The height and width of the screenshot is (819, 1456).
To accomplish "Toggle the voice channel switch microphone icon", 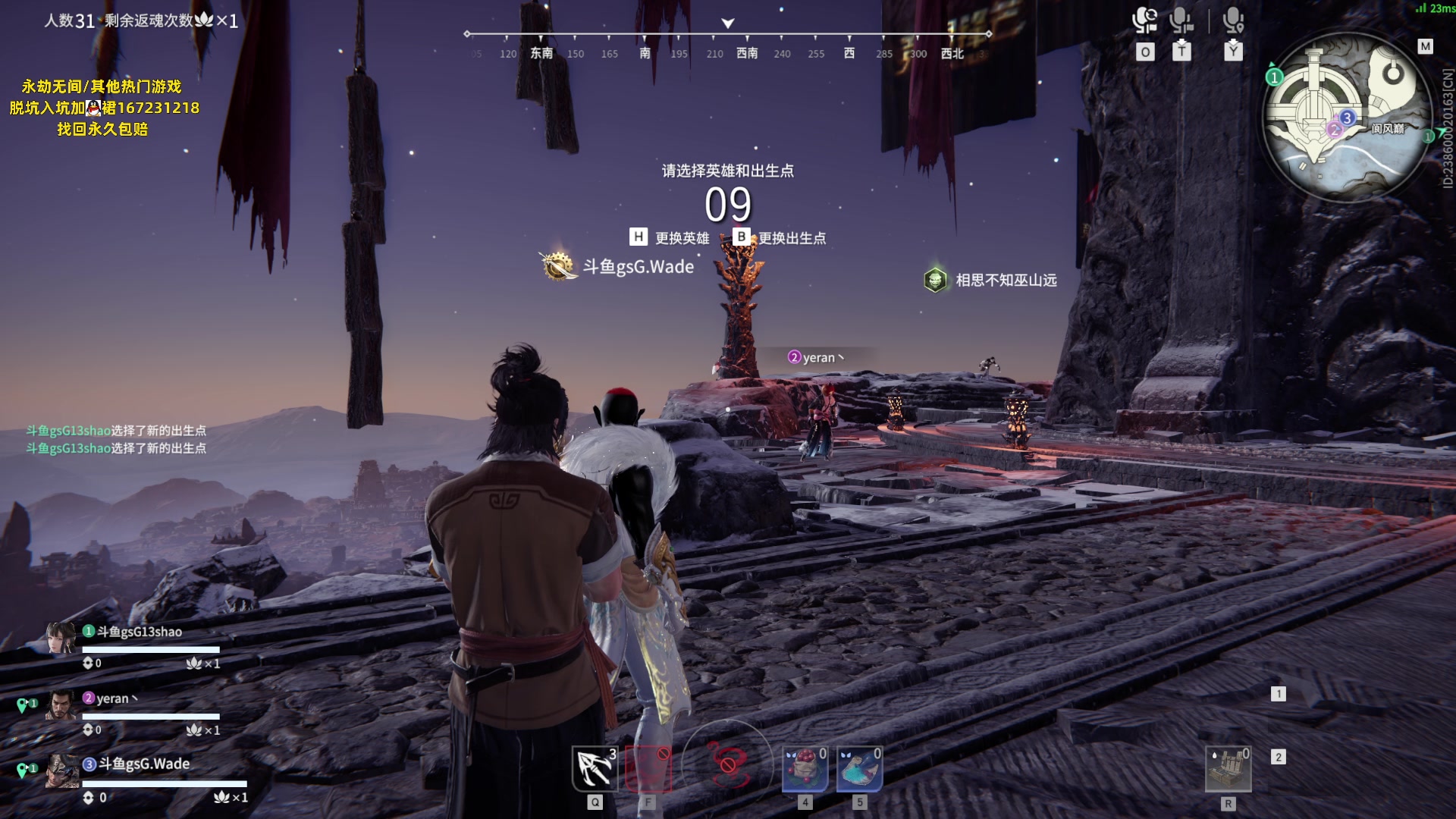I will point(1144,21).
